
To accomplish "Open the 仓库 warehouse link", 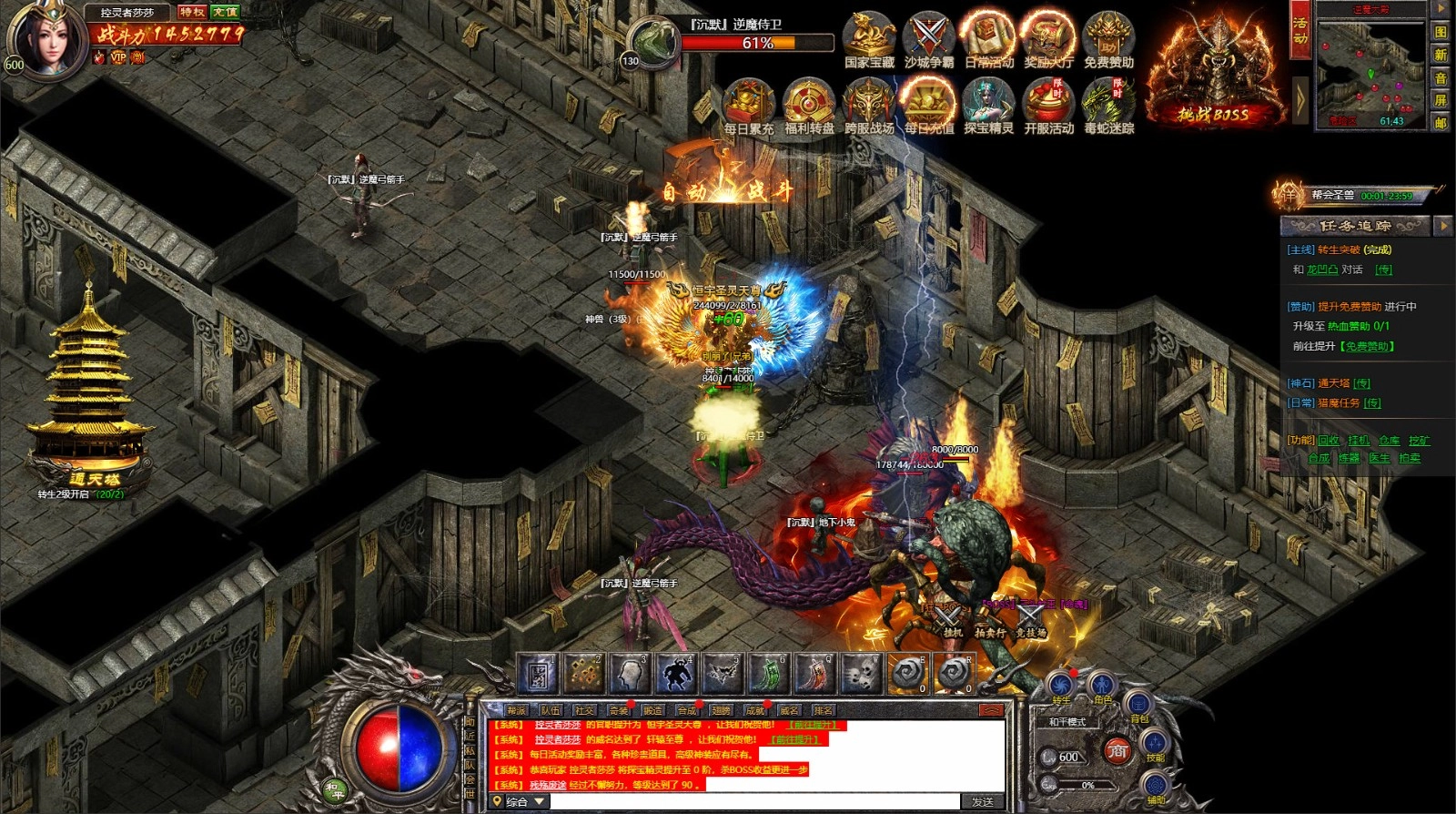I will coord(1389,441).
